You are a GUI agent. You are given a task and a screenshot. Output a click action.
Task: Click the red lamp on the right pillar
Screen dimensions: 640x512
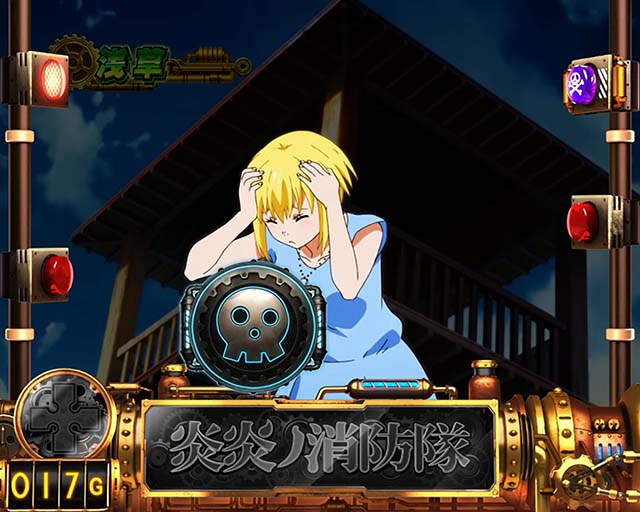click(x=584, y=221)
